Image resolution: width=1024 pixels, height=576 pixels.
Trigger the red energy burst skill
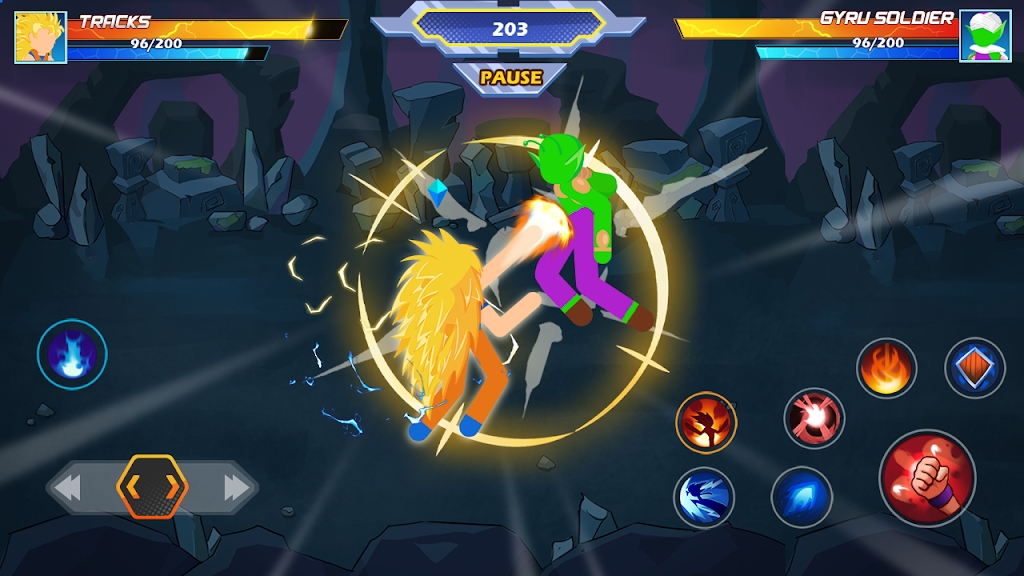(814, 418)
